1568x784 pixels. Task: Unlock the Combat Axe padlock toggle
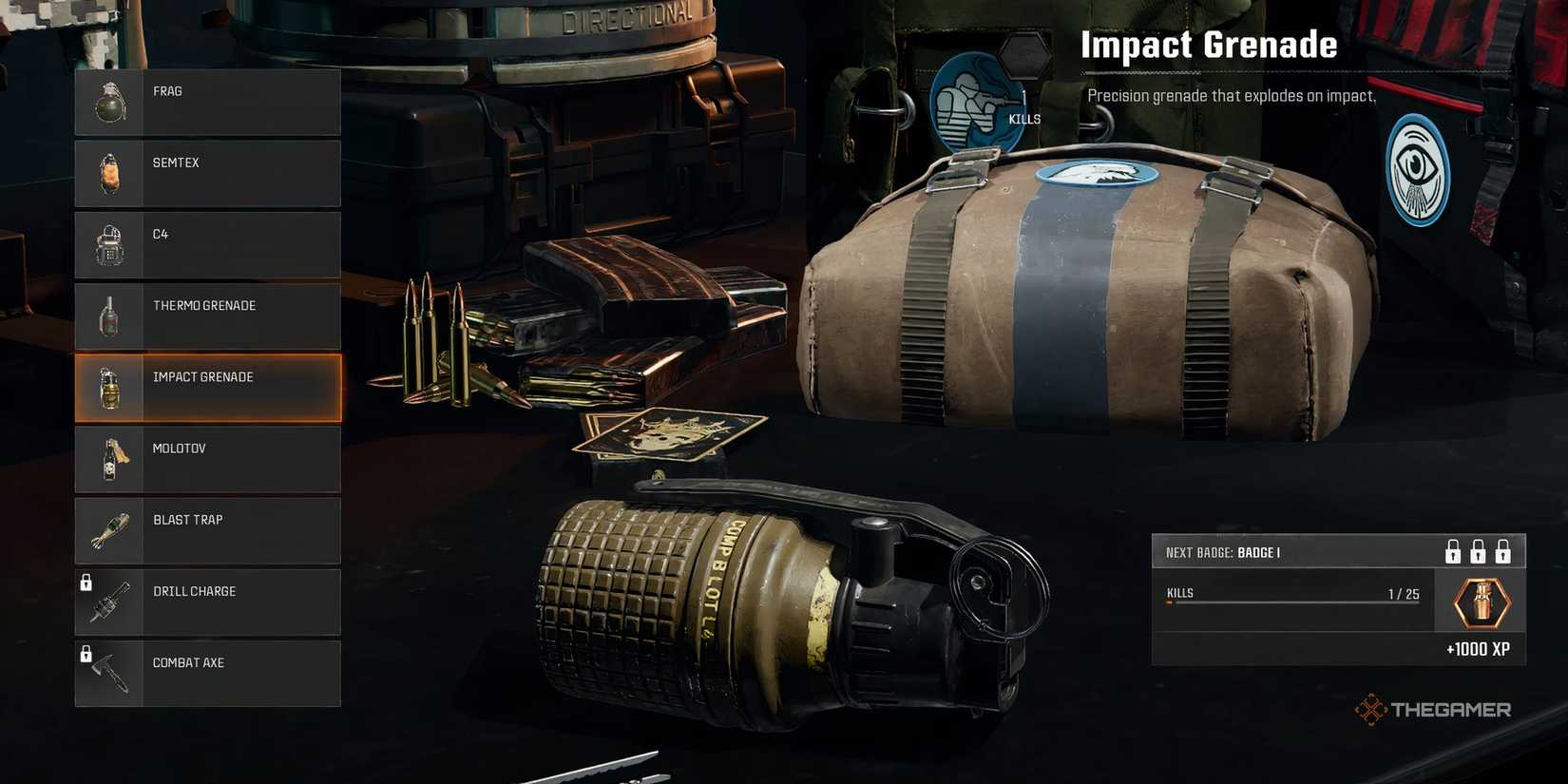88,652
